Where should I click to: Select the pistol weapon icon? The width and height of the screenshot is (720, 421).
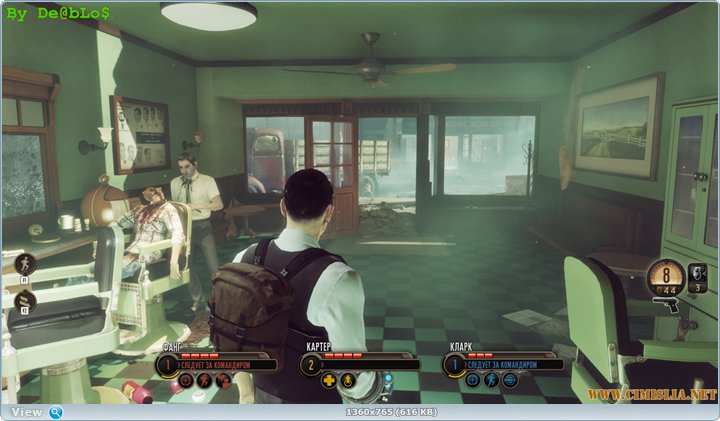pos(665,304)
